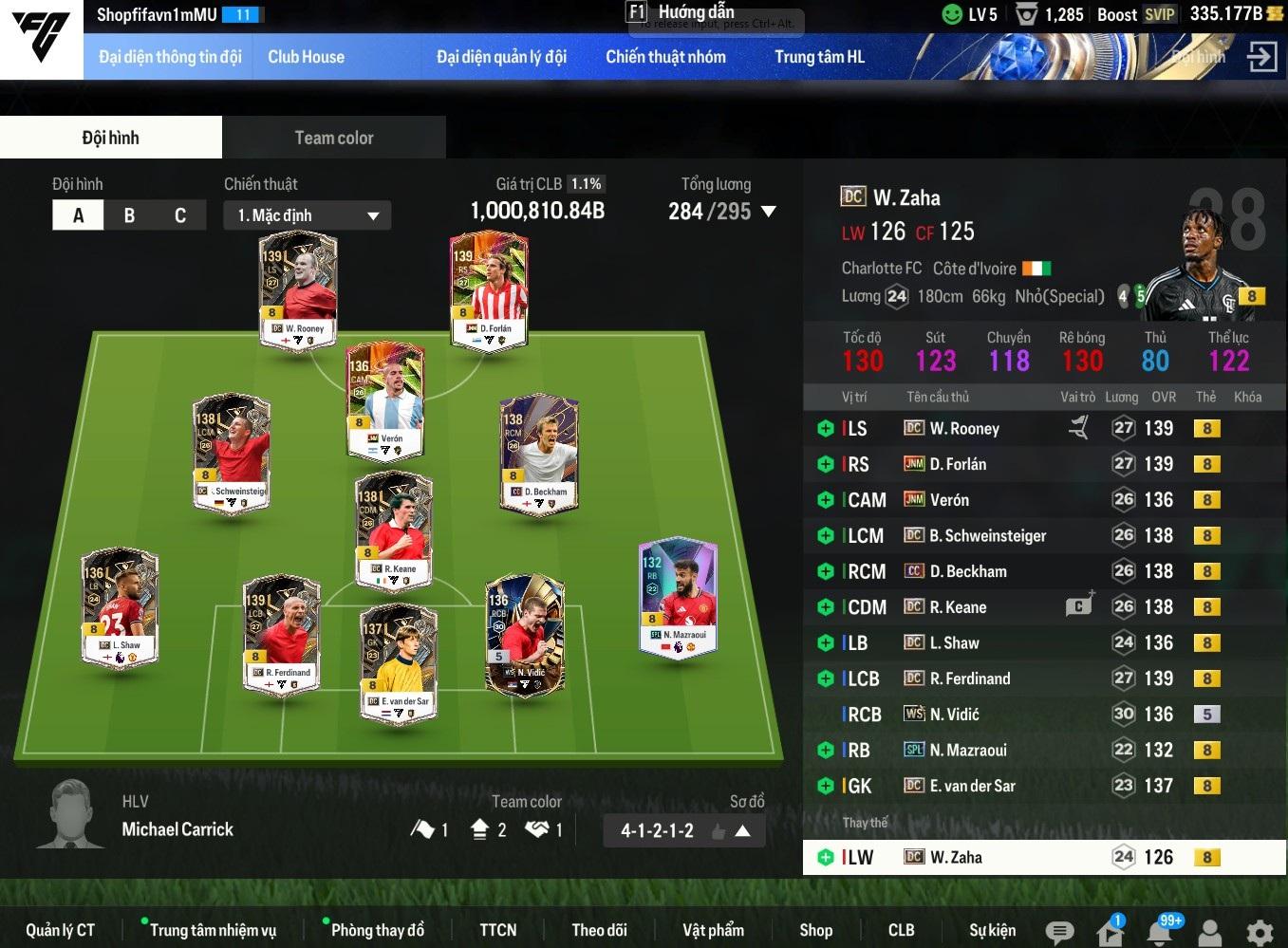Select squad C

(180, 215)
